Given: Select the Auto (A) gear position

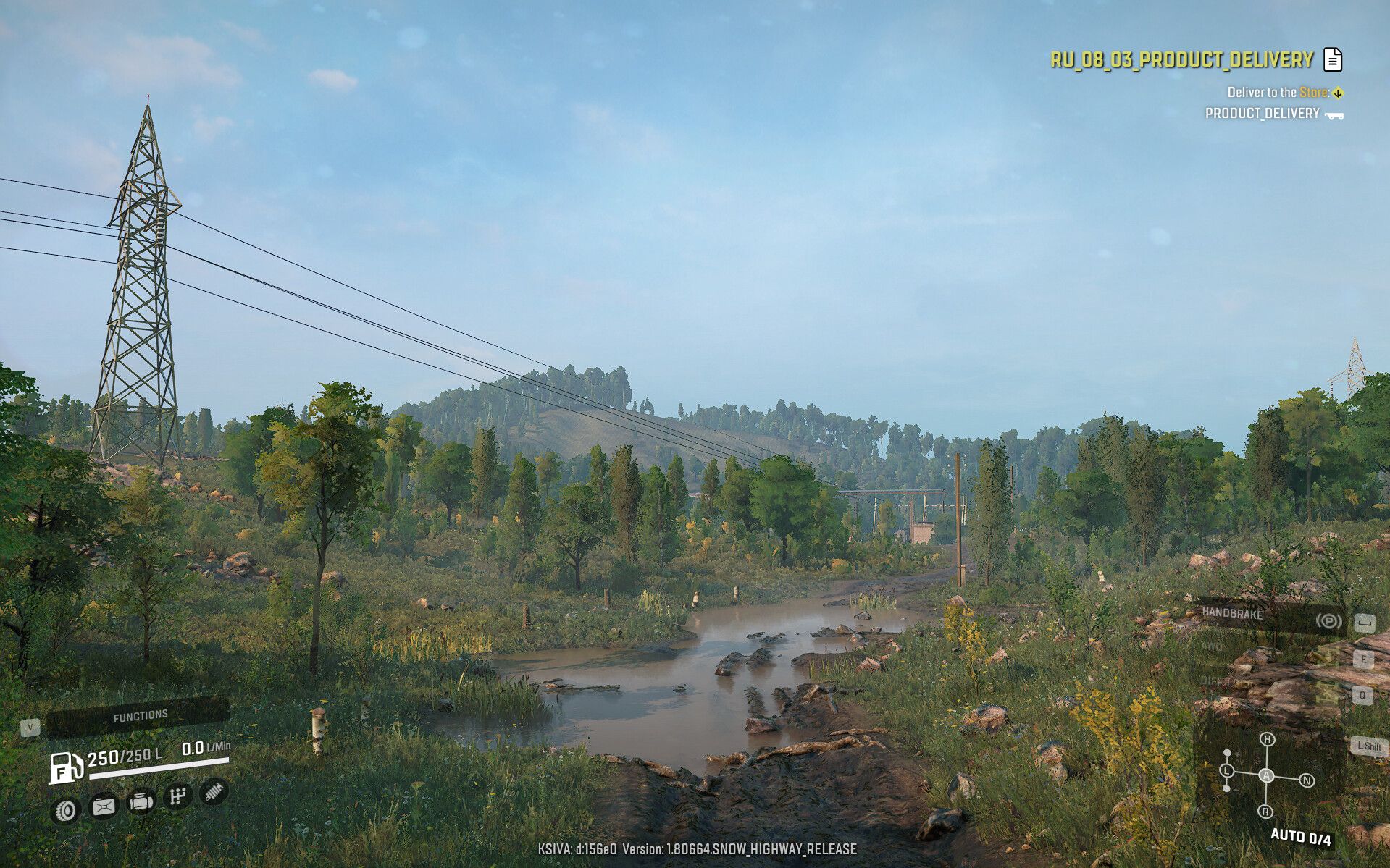Looking at the screenshot, I should point(1266,775).
